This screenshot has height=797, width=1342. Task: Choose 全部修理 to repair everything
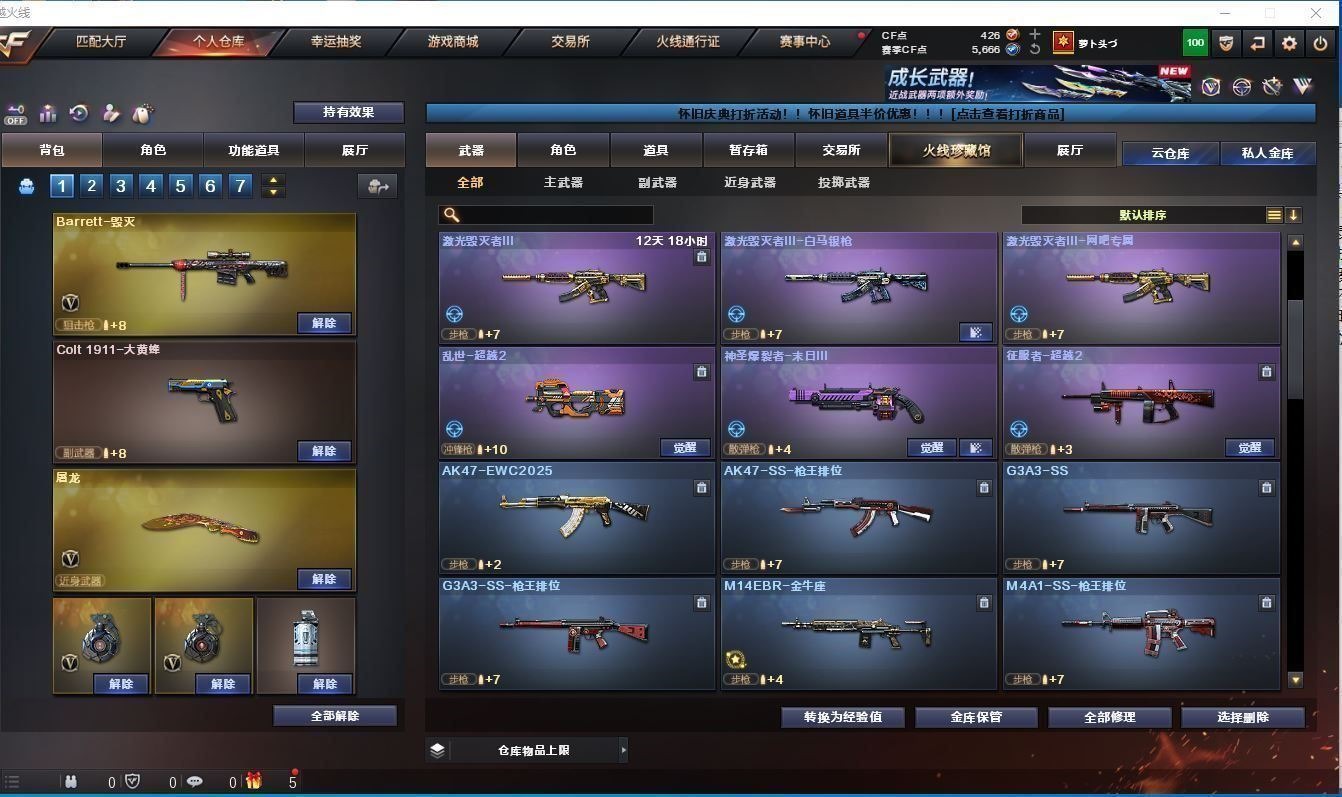[x=1109, y=717]
